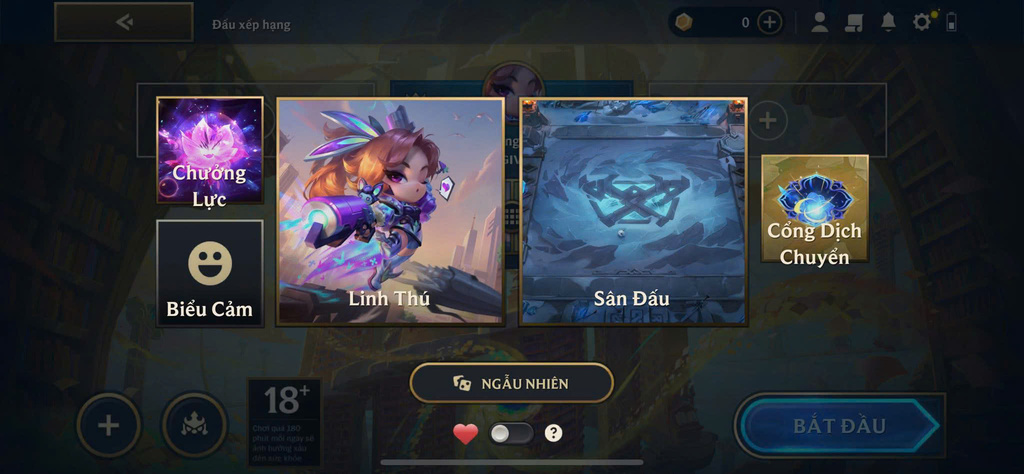
Task: Show help with the question mark icon
Action: 553,433
